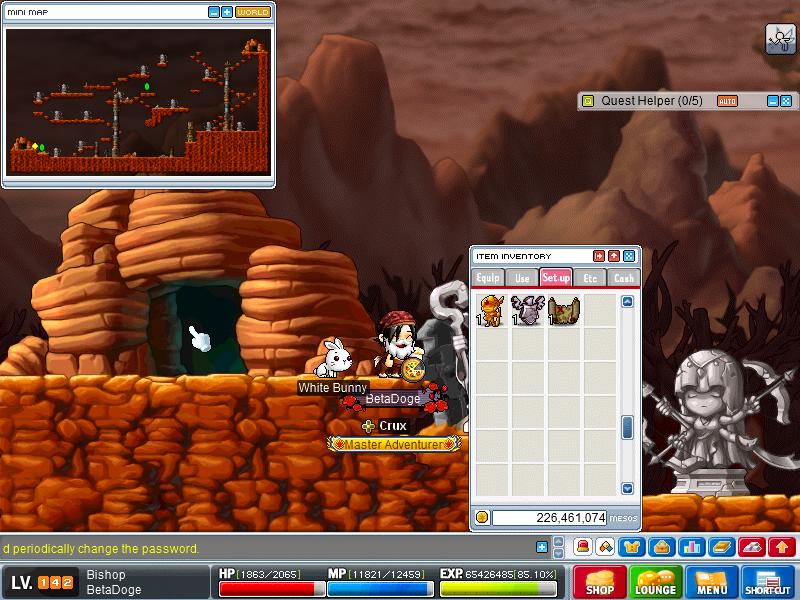This screenshot has height=600, width=800.
Task: Open the Cash SHOP button
Action: [x=600, y=582]
